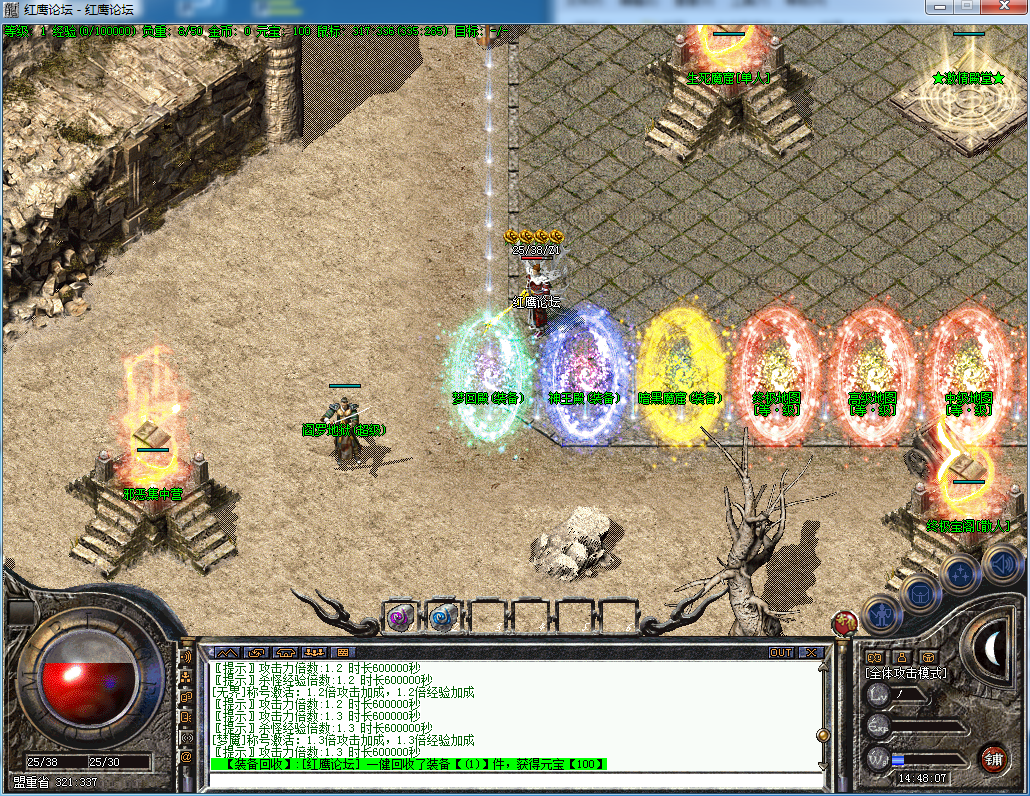
Task: Open the group icon on chat toolbar
Action: 315,652
